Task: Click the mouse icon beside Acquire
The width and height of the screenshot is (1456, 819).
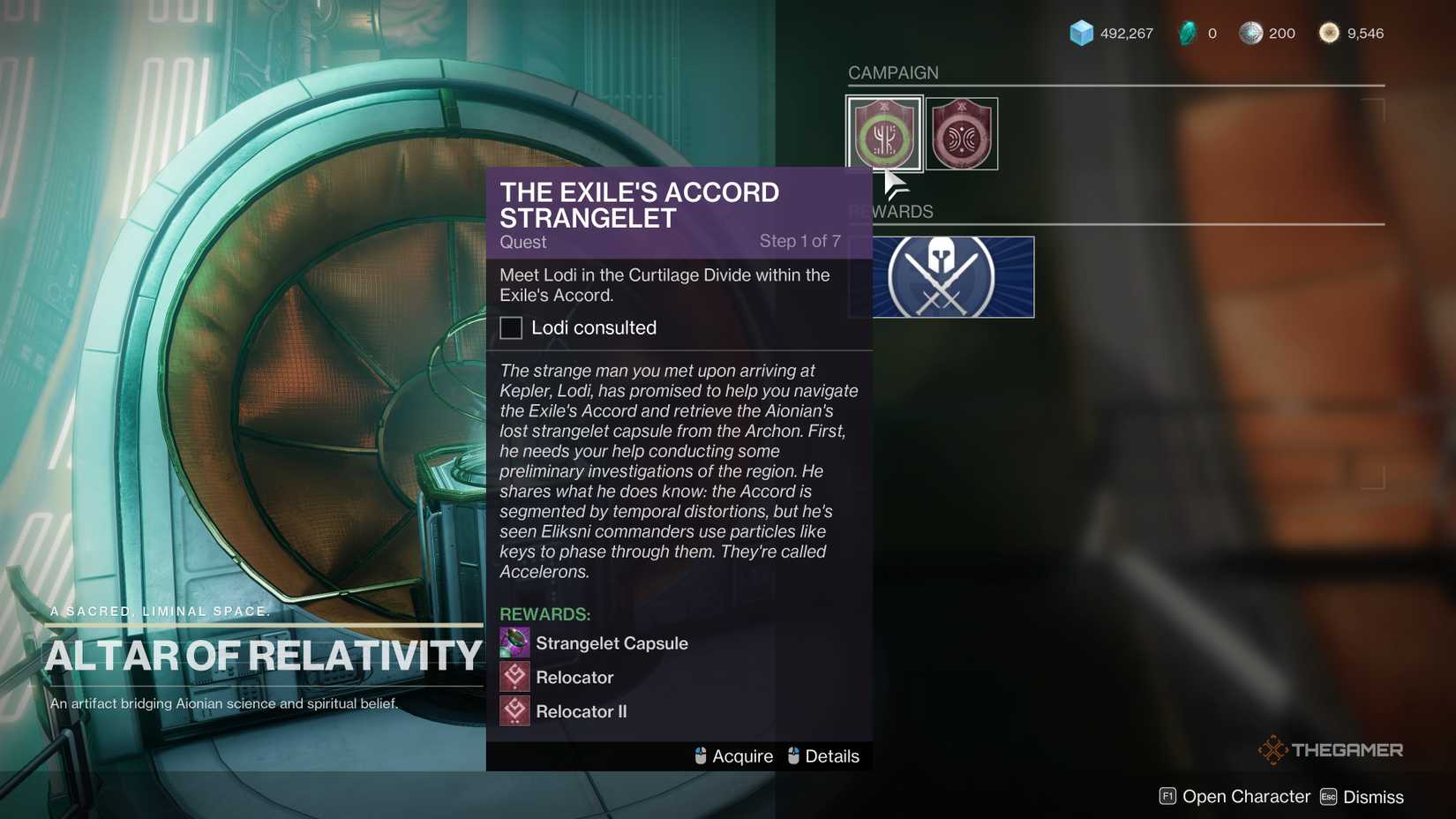Action: 701,755
